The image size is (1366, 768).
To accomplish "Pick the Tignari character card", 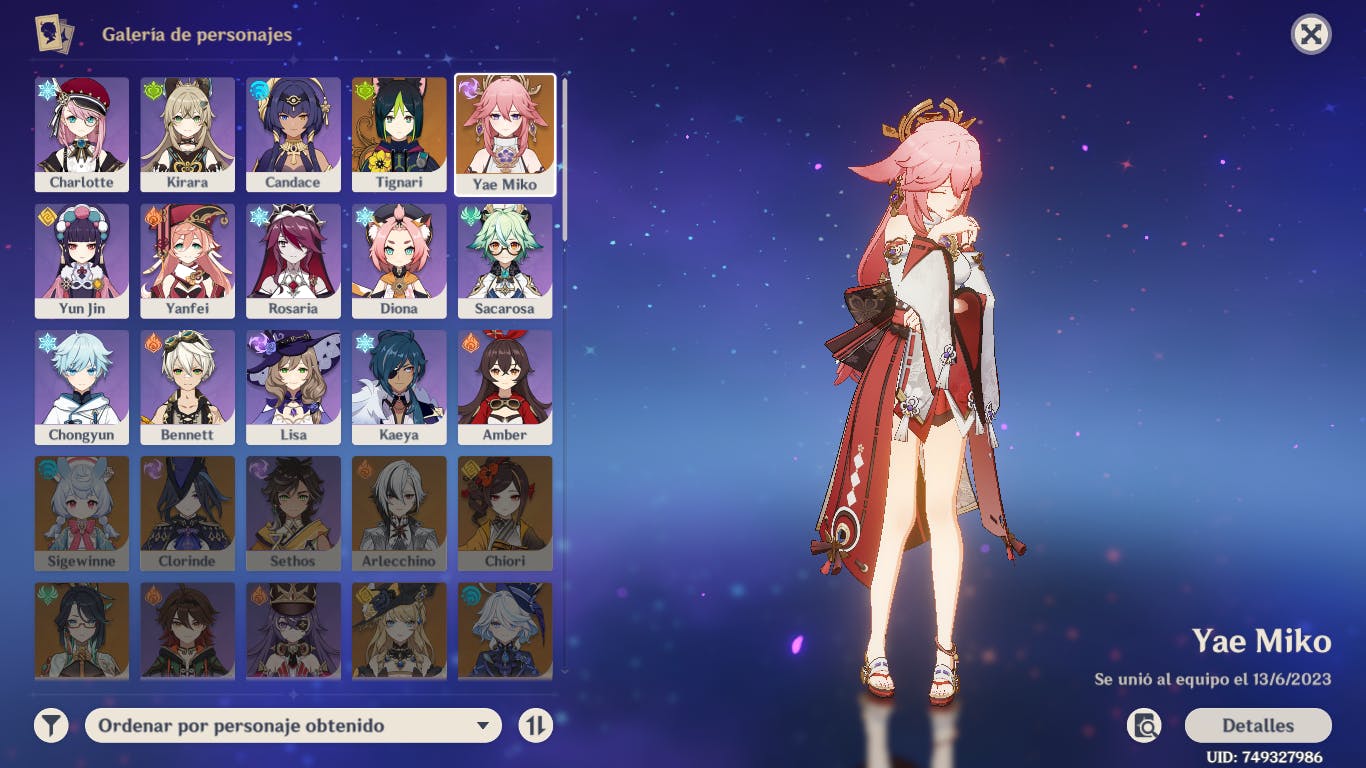I will (399, 134).
